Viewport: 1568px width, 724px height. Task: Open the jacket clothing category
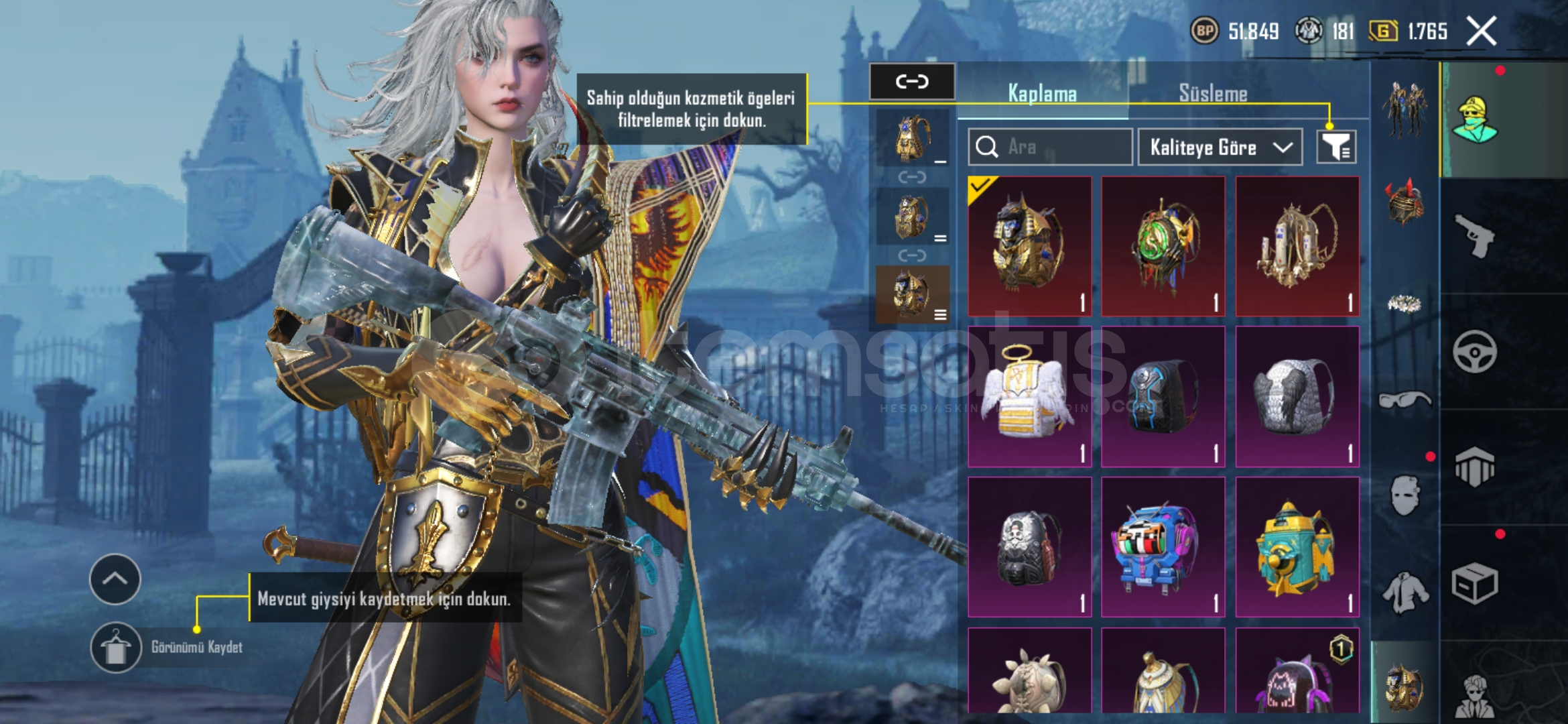1405,593
